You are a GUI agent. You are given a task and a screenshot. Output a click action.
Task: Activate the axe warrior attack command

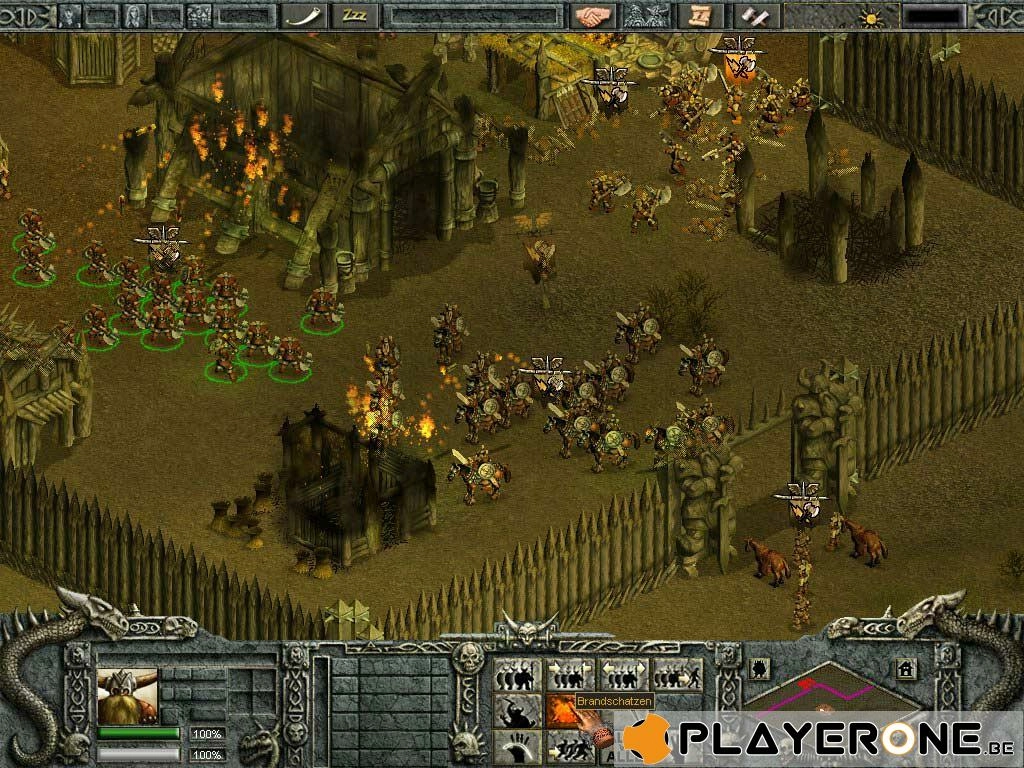pyautogui.click(x=518, y=711)
